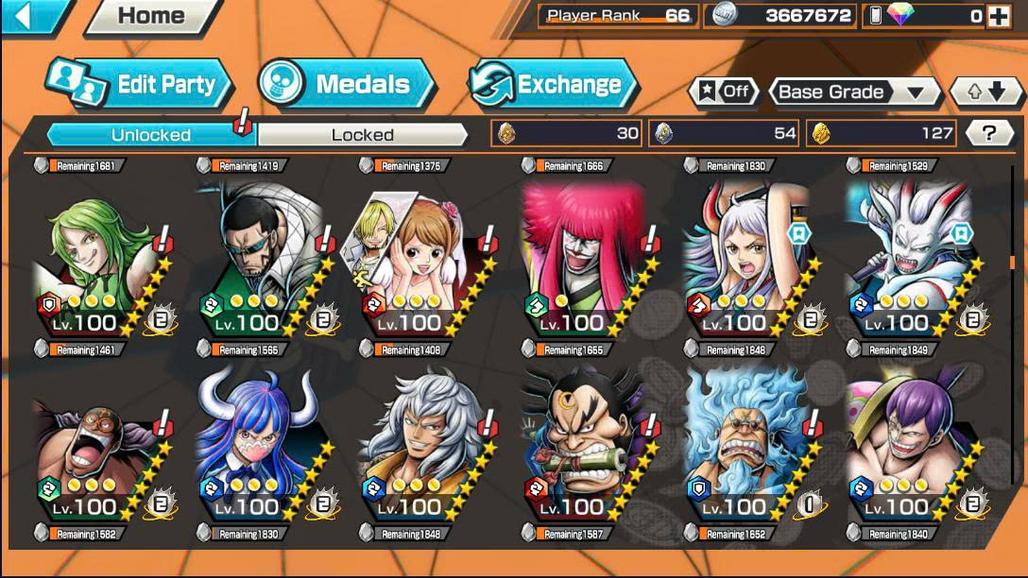This screenshot has height=578, width=1028.
Task: Select the green-haired character
Action: (x=95, y=262)
